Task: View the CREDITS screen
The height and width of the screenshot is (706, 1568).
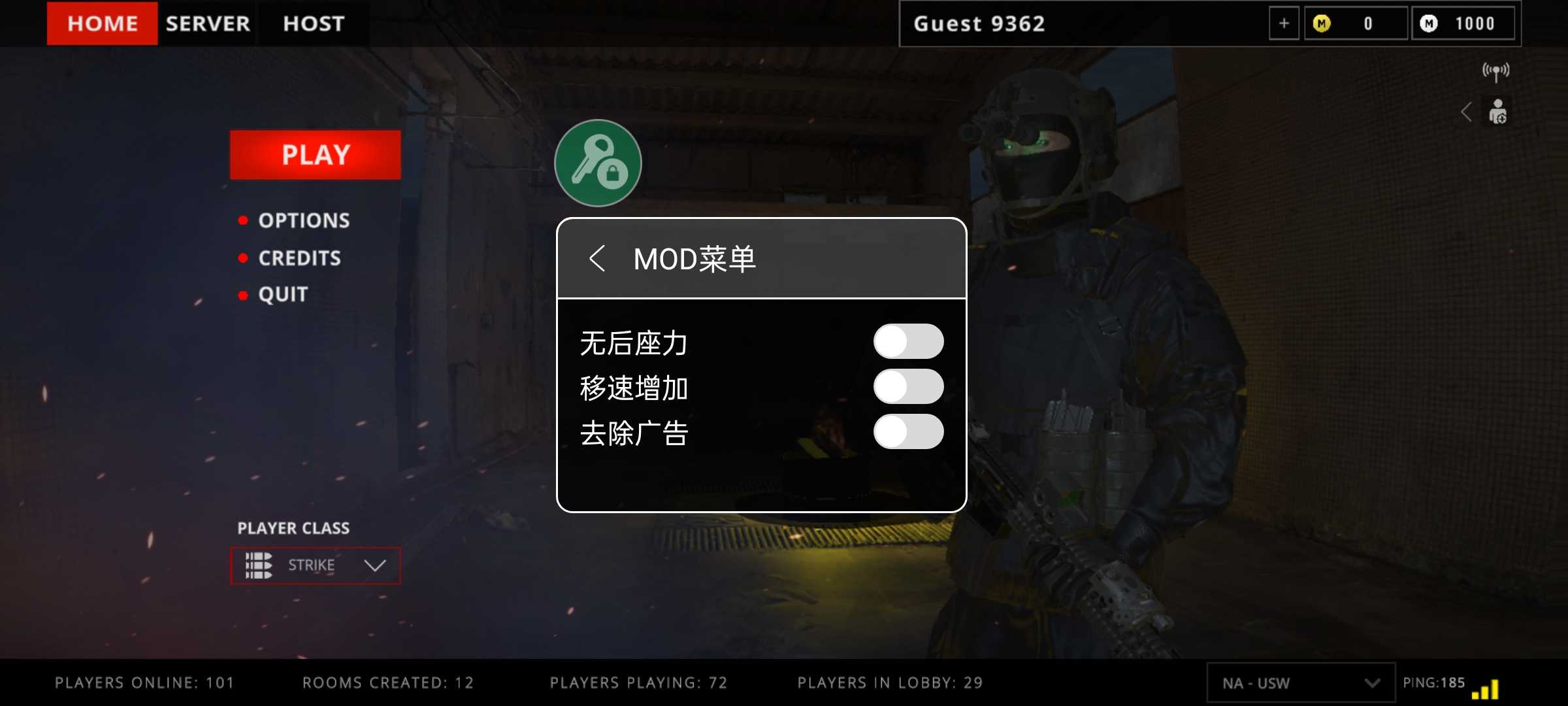Action: click(299, 258)
